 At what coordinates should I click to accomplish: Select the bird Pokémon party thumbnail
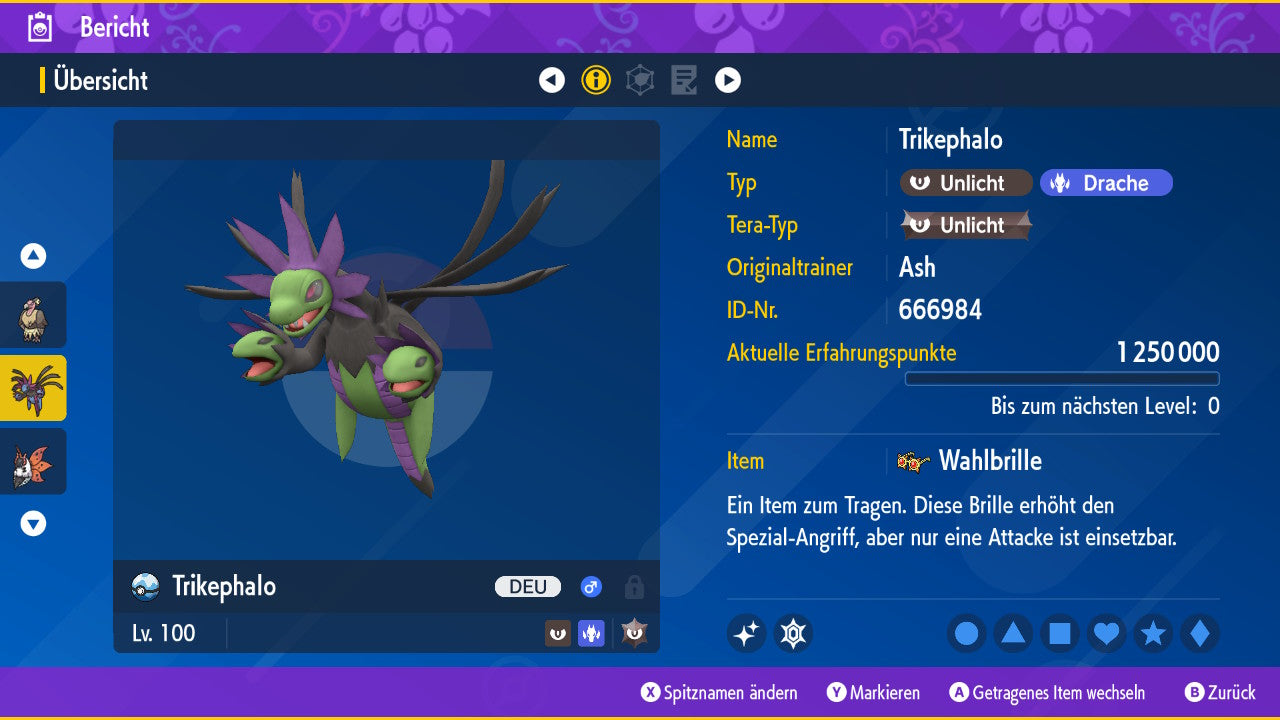(x=33, y=315)
